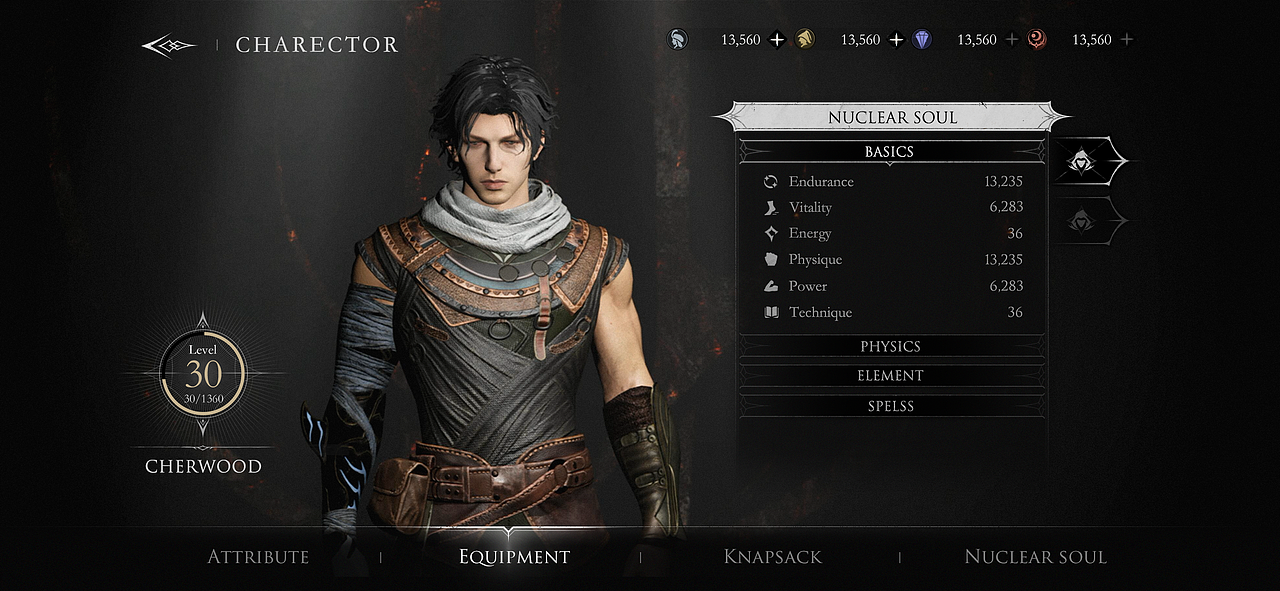The width and height of the screenshot is (1280, 591).
Task: Click the Level 30 character badge
Action: pos(203,375)
